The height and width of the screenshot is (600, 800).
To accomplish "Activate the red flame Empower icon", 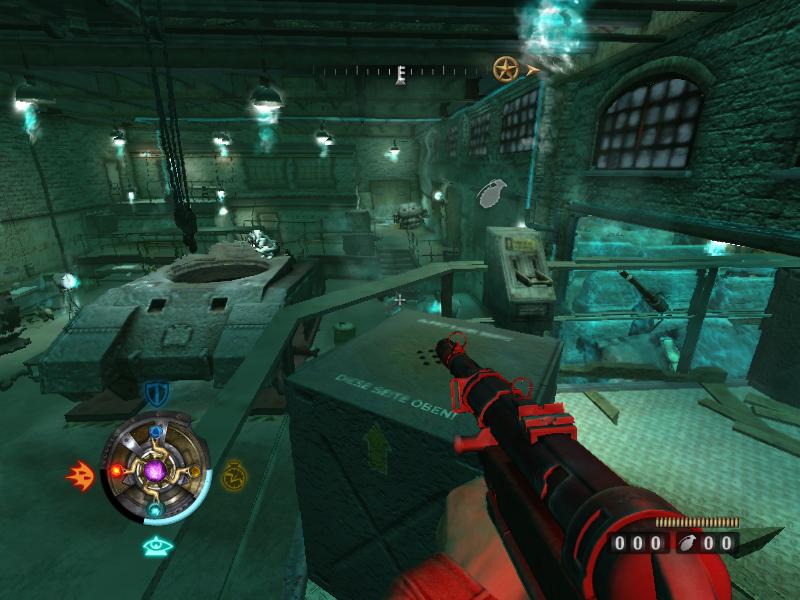I will click(80, 475).
